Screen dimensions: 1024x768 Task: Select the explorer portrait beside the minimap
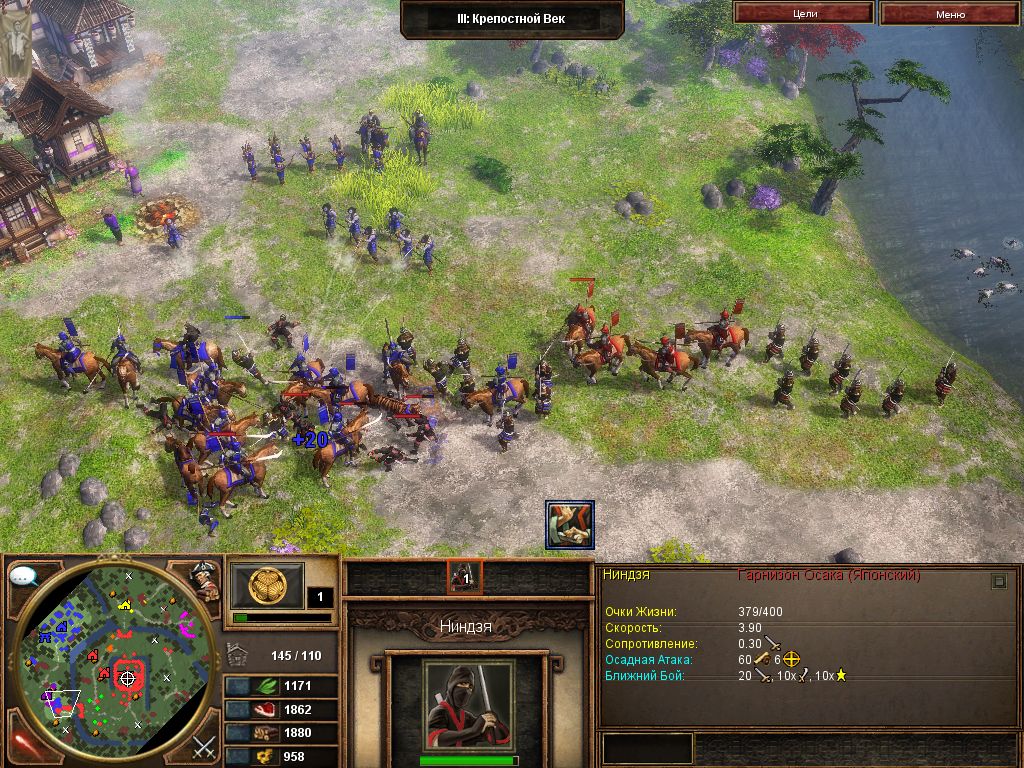(x=203, y=580)
